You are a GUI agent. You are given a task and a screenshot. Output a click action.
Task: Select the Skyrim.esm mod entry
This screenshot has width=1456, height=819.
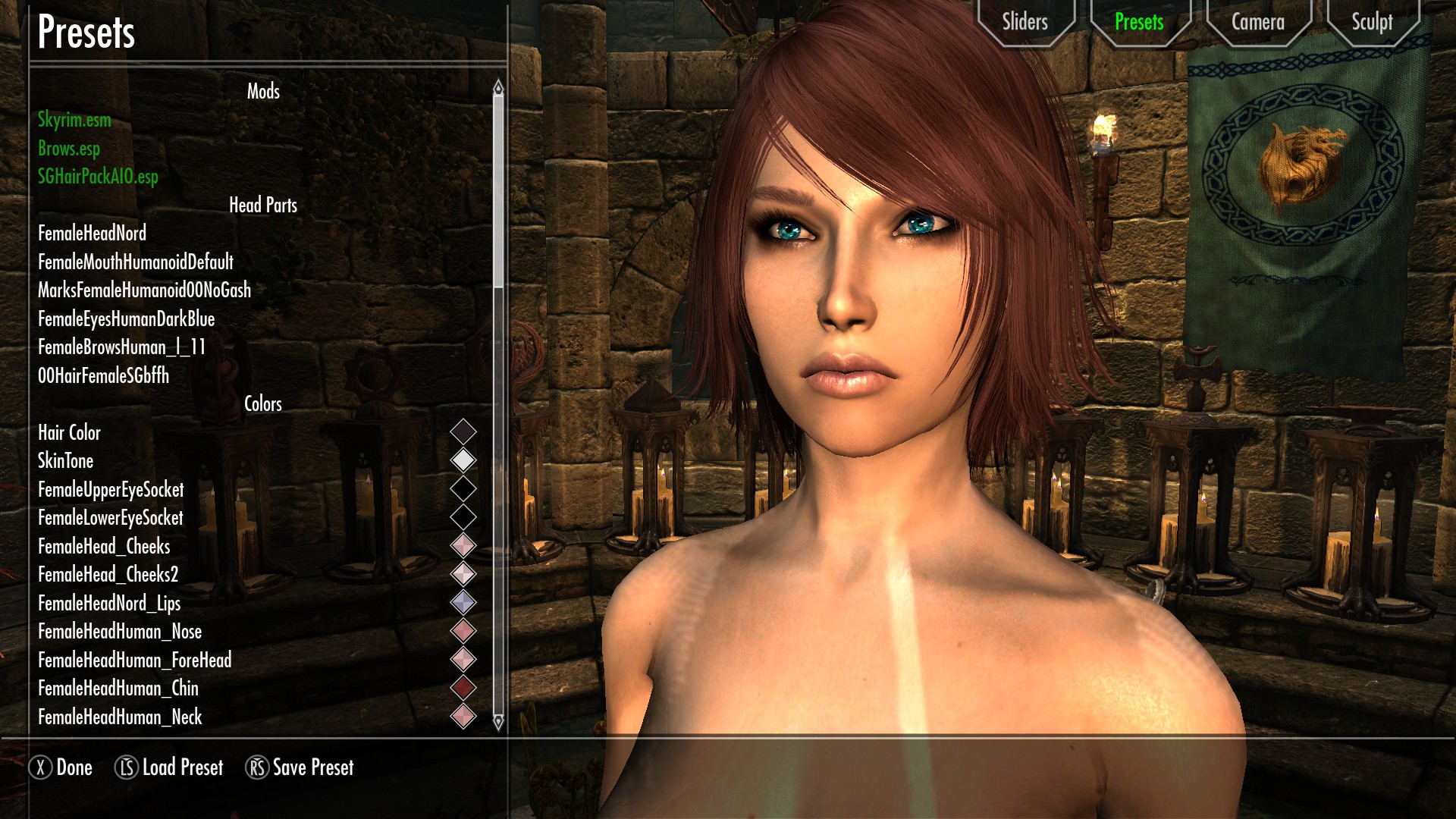[74, 120]
